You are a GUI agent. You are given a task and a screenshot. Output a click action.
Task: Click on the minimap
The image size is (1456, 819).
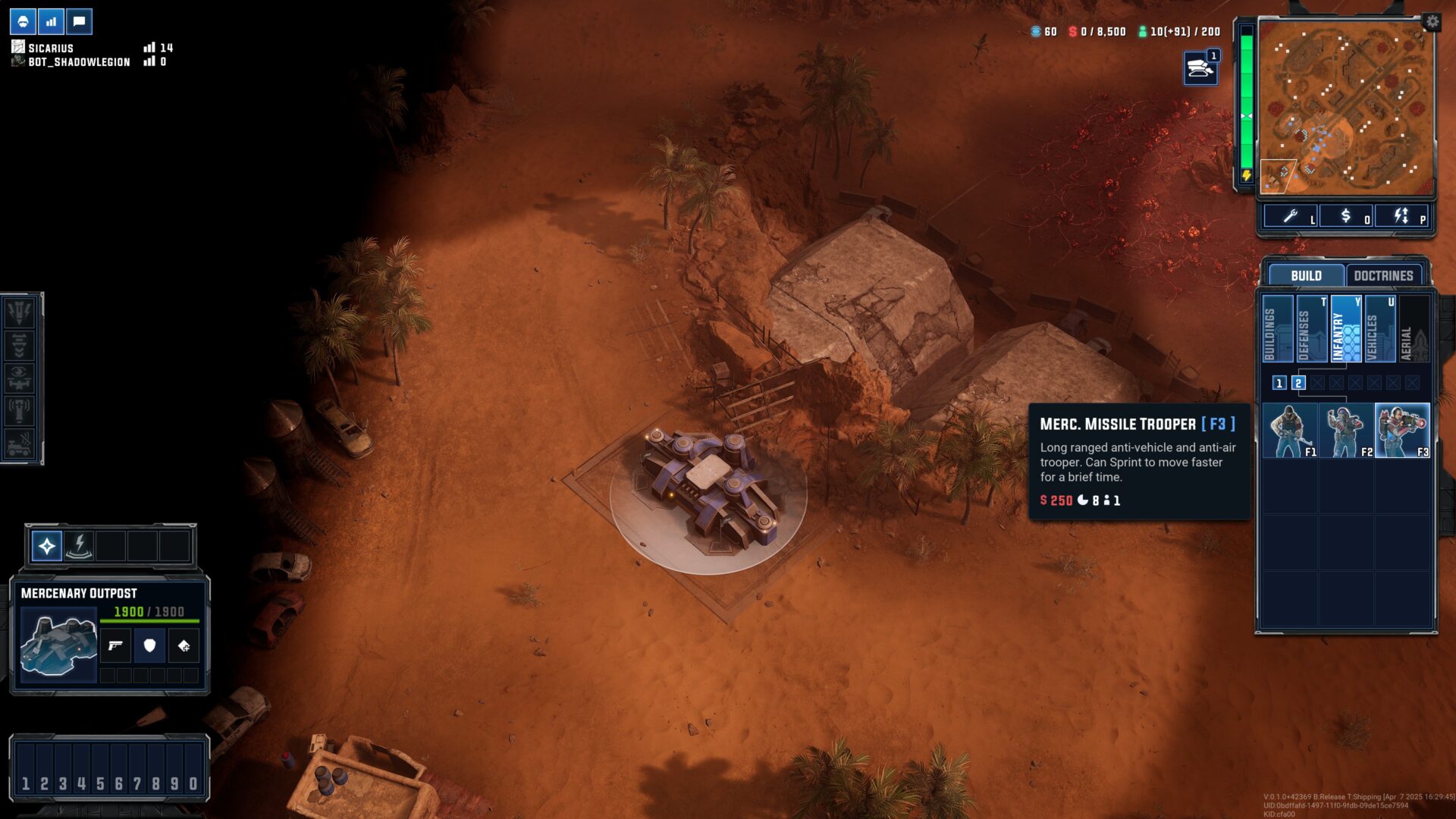[x=1346, y=106]
